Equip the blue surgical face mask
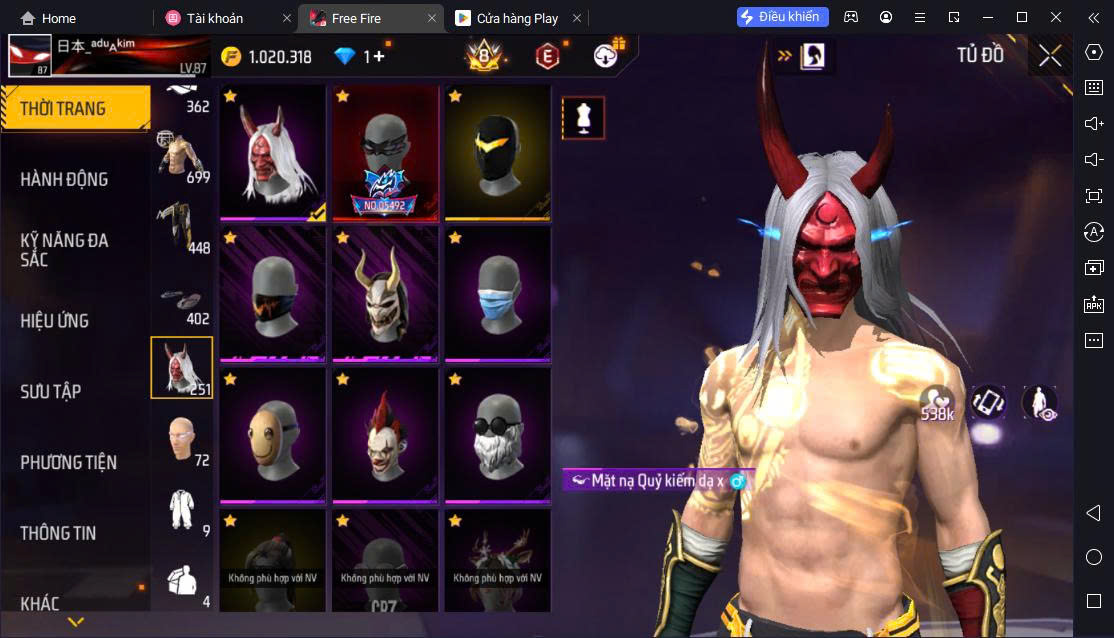 coord(497,295)
